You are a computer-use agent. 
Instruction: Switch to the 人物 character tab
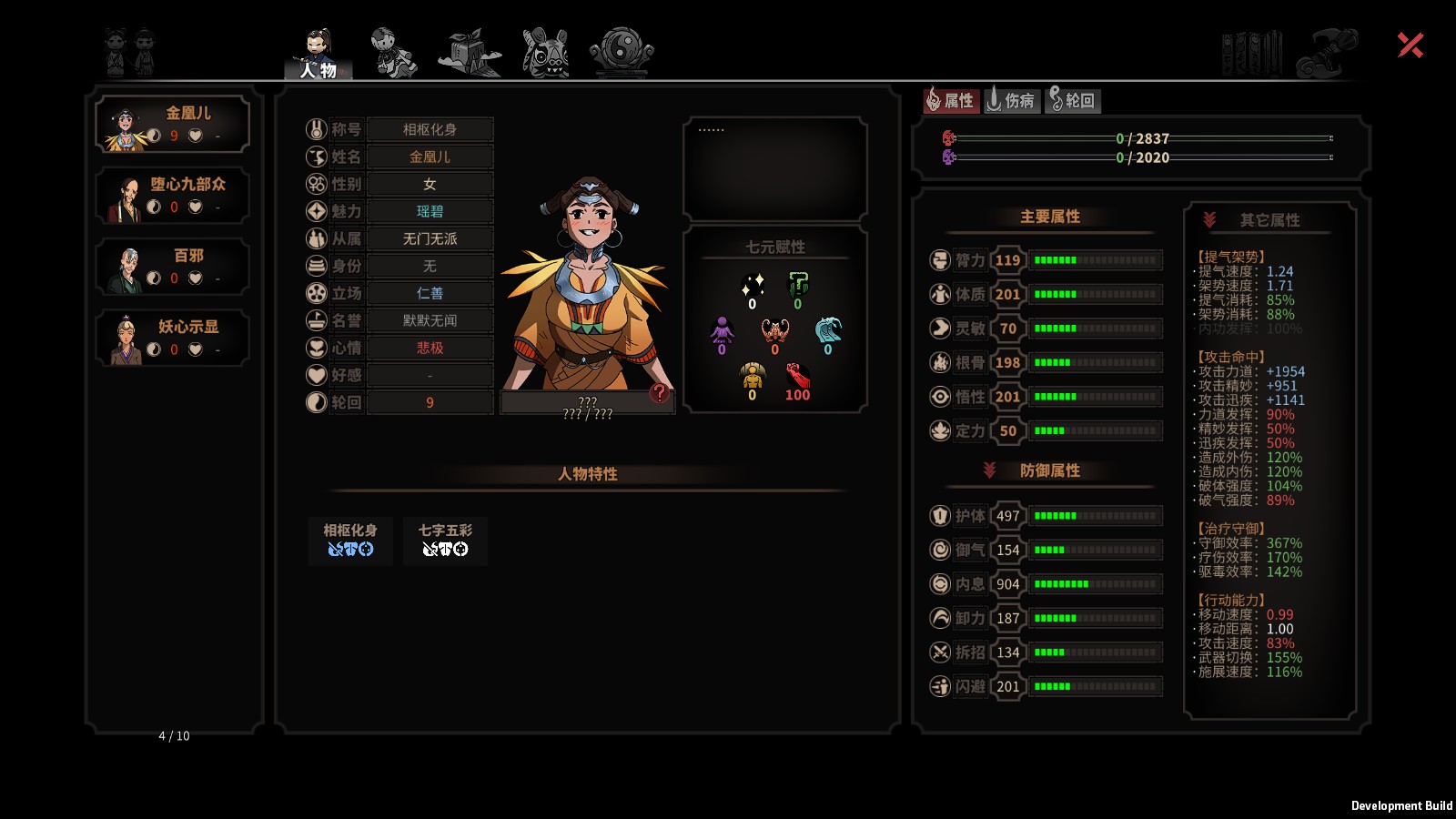(x=318, y=55)
